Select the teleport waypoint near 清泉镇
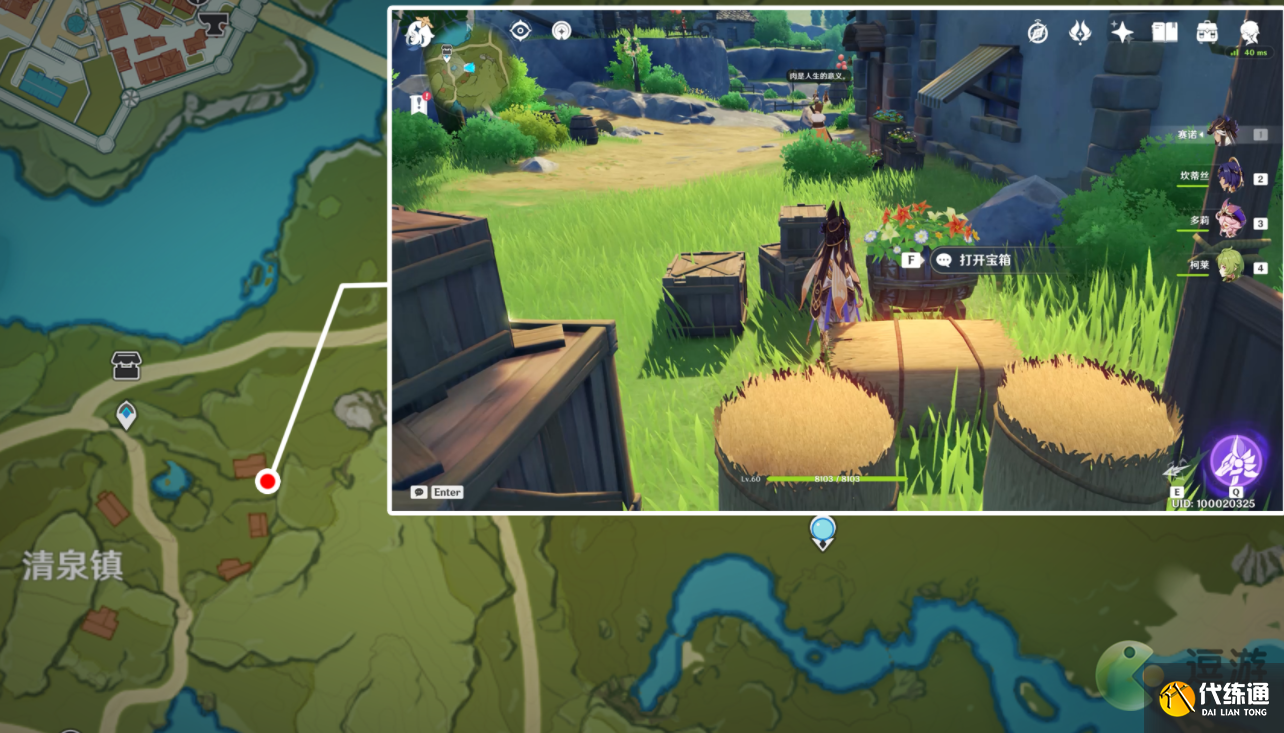Screen dimensions: 1284x733 [126, 414]
